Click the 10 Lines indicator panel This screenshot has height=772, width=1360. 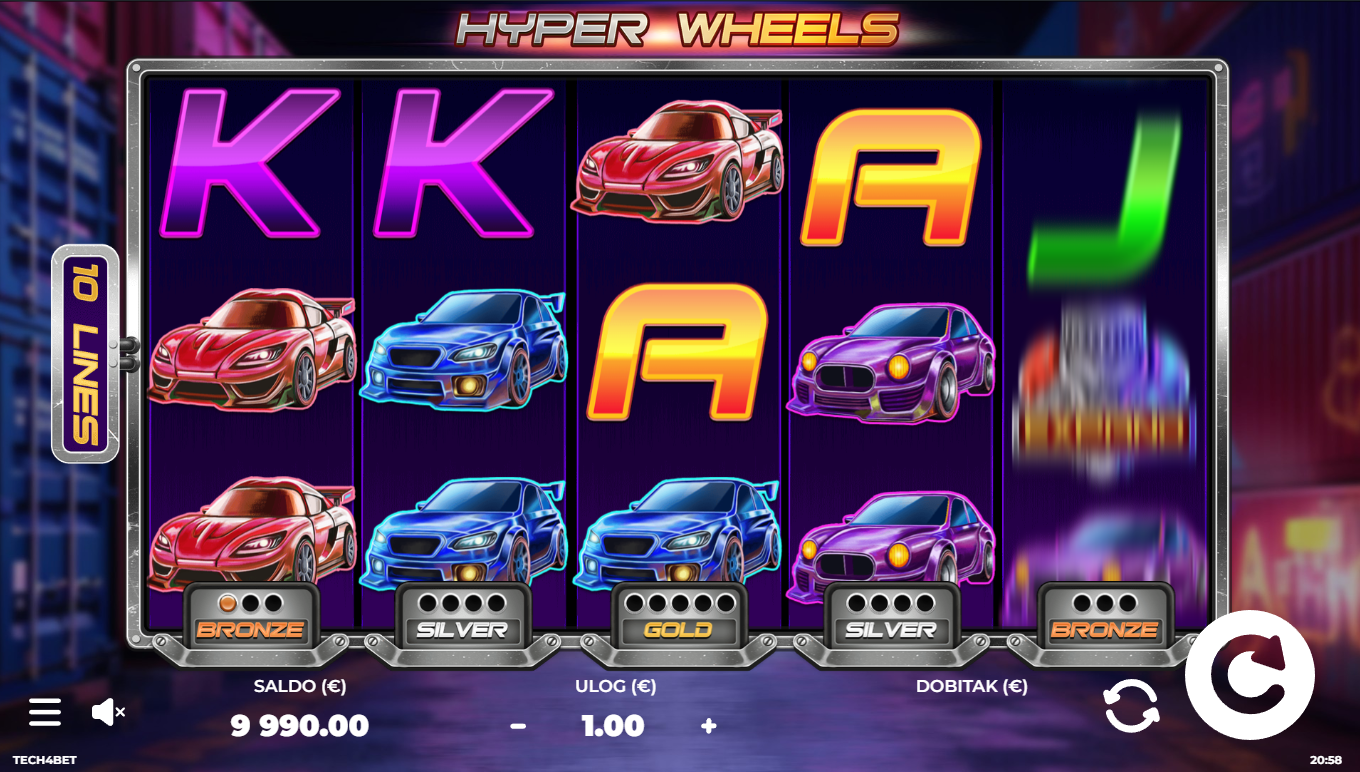[86, 354]
